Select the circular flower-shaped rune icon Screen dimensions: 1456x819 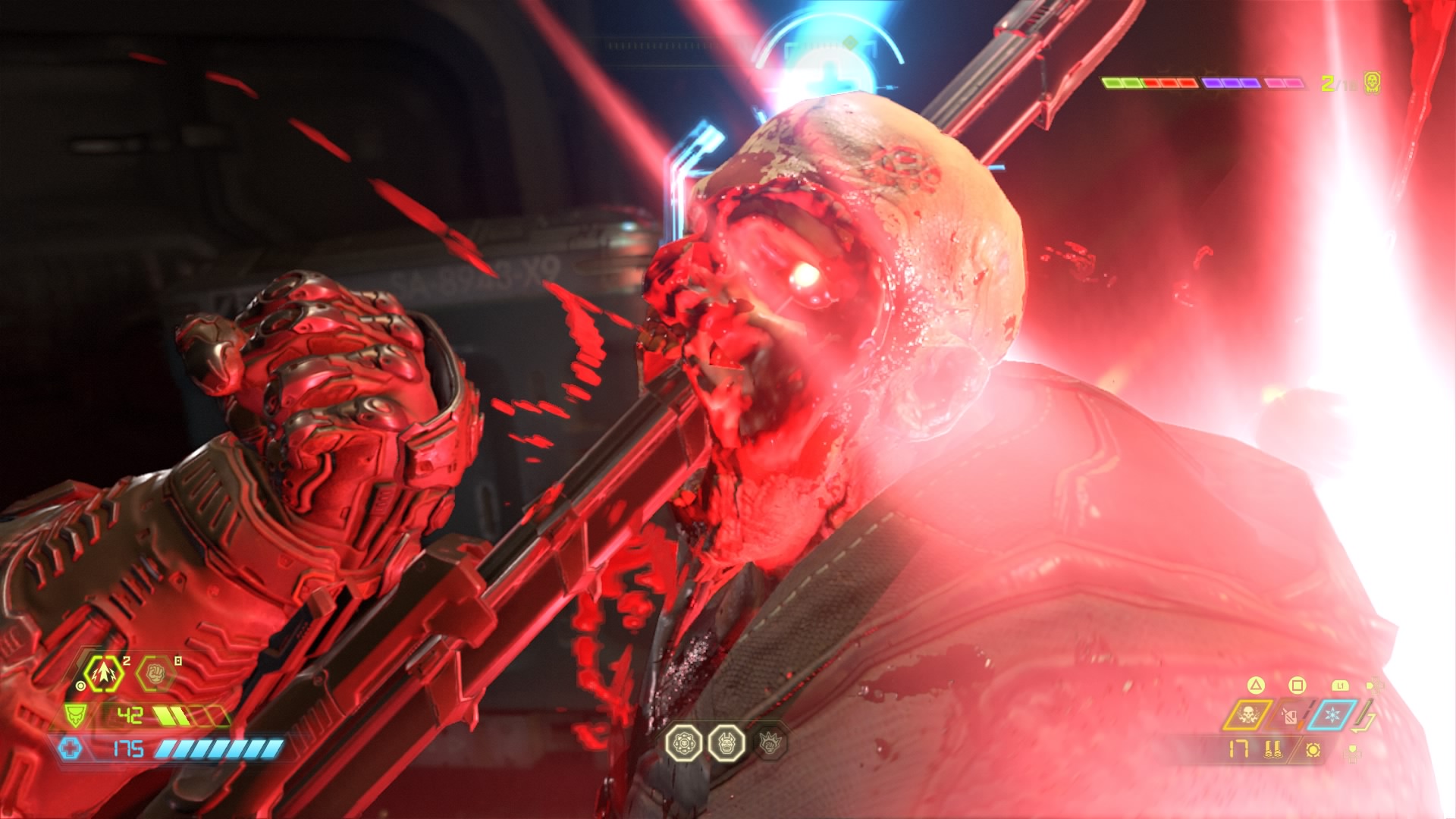click(683, 743)
